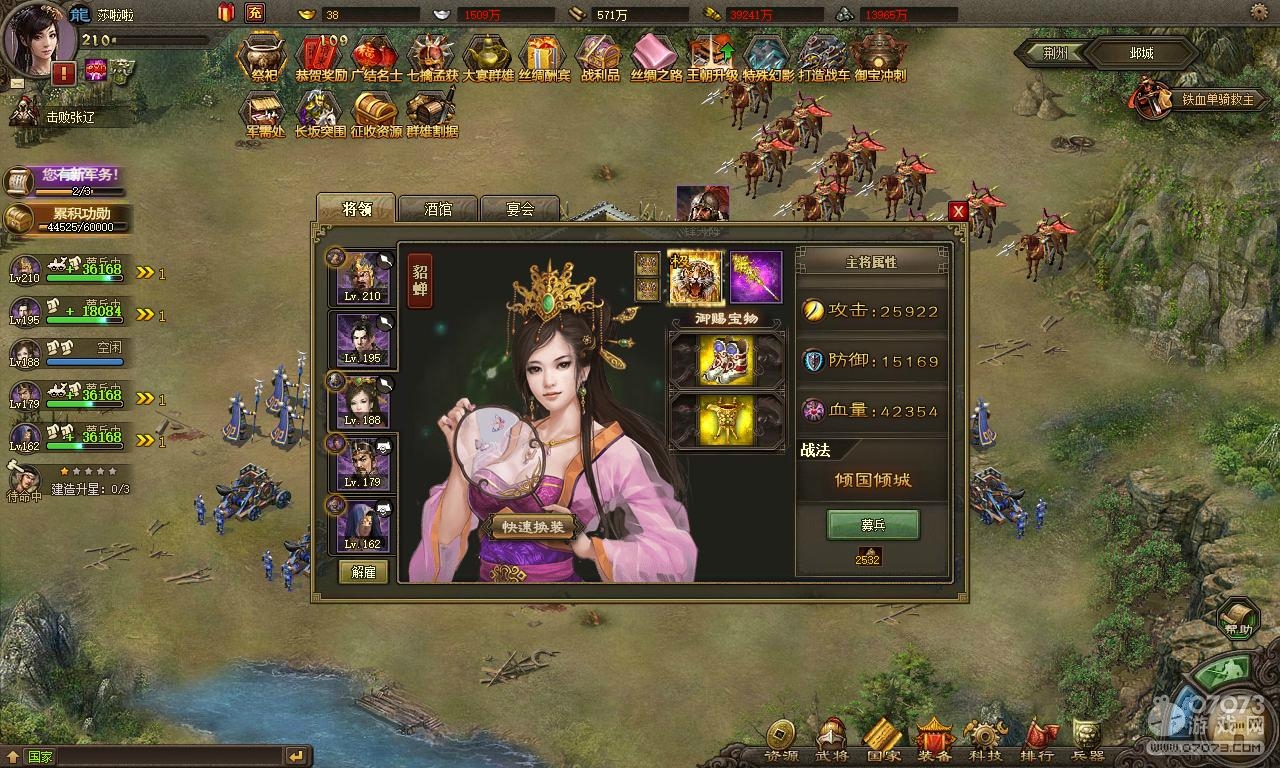This screenshot has height=768, width=1280.
Task: Click the 快速换装 button
Action: (x=533, y=527)
